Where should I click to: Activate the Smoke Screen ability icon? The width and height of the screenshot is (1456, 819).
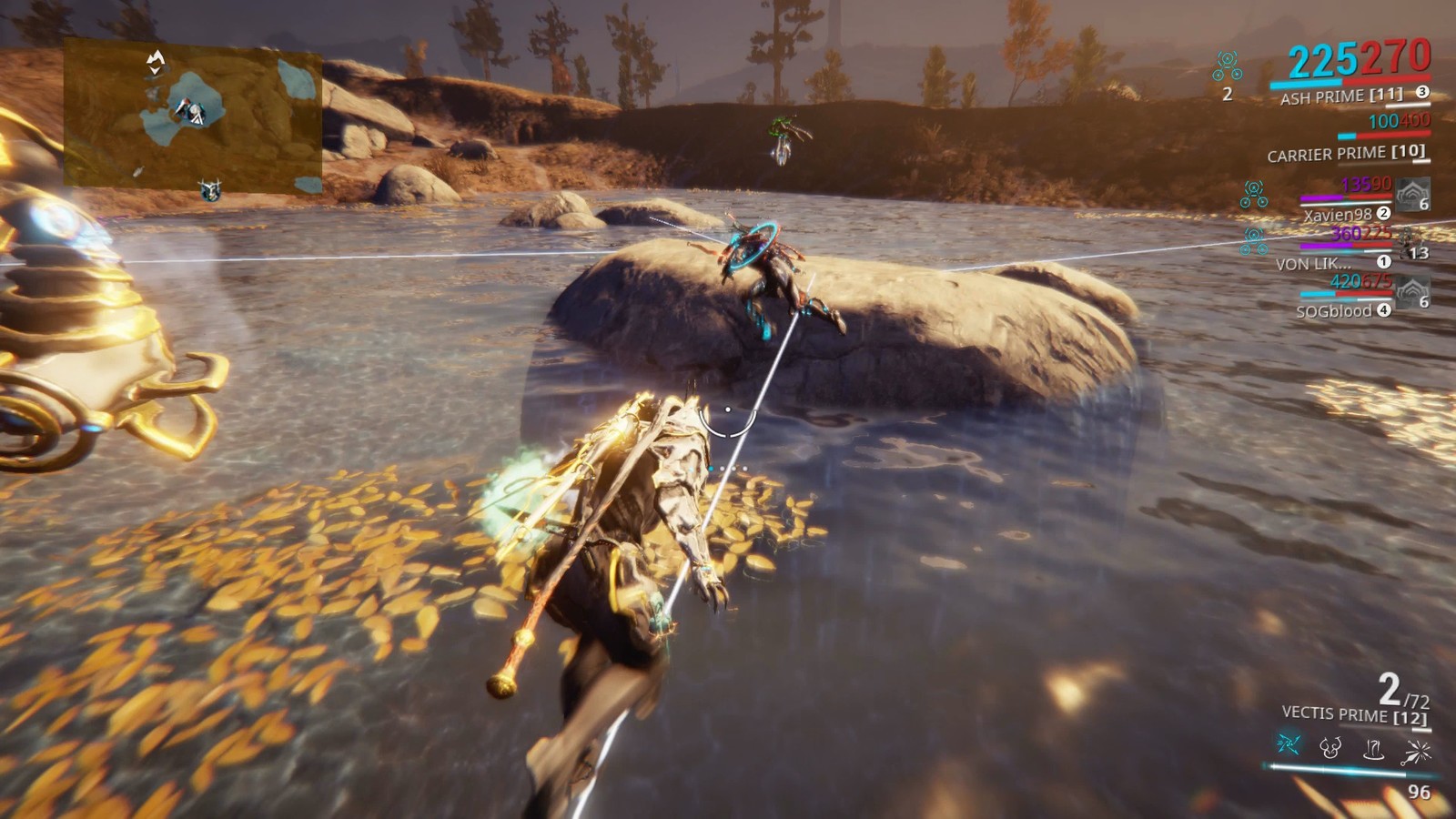tap(1330, 748)
